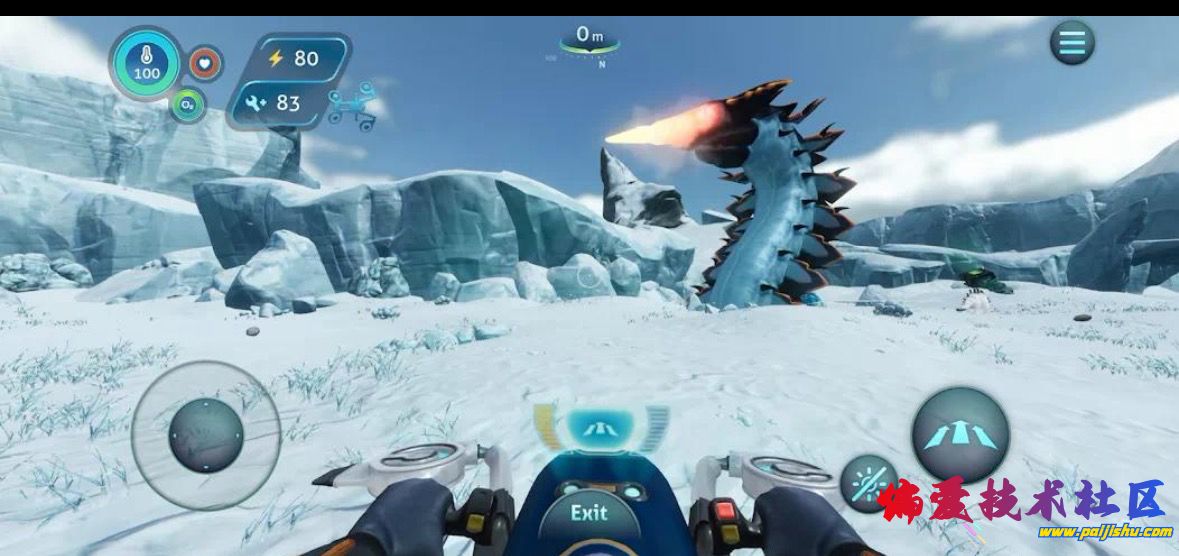Viewport: 1179px width, 556px height.
Task: Tap the Exit vehicle button
Action: (589, 513)
